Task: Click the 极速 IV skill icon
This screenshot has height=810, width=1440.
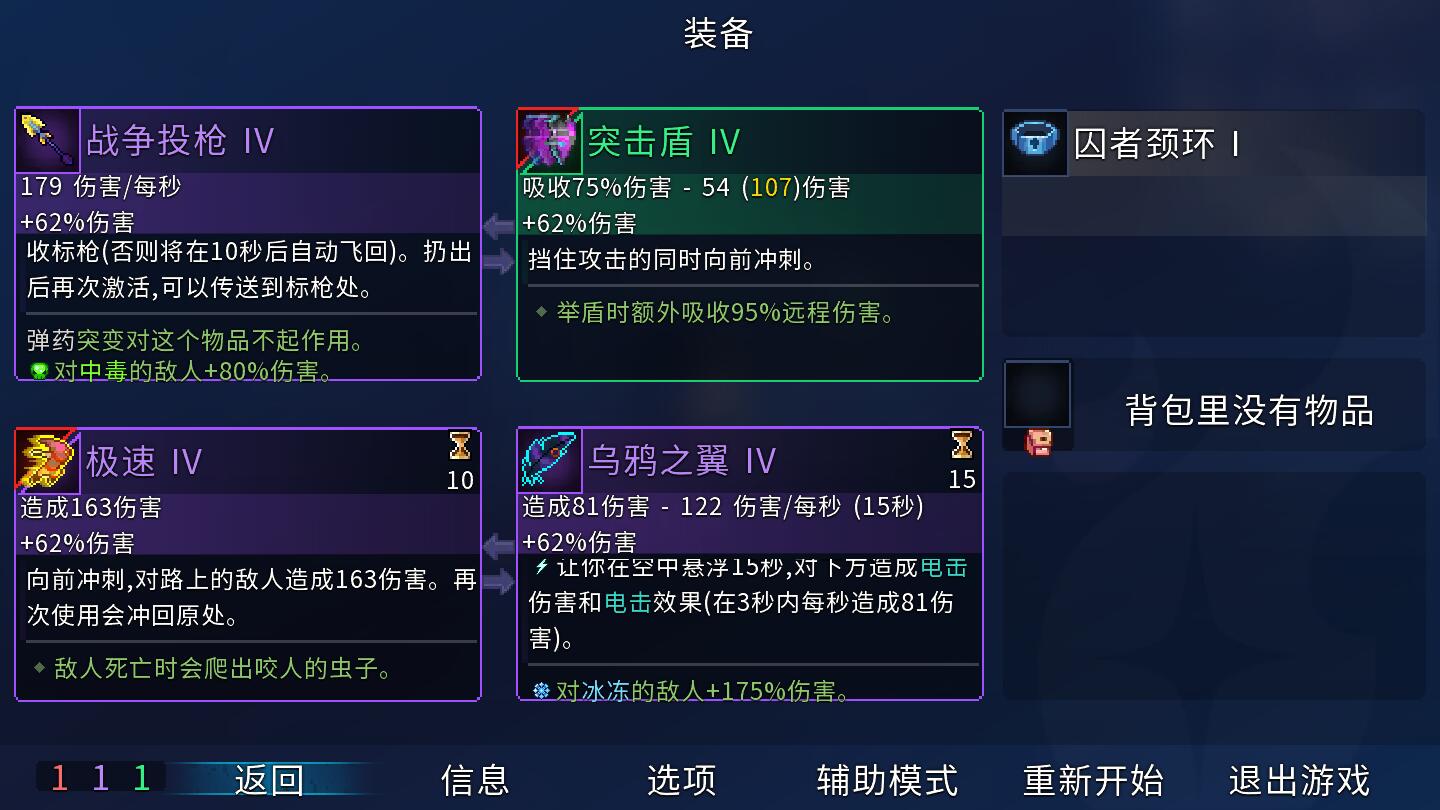Action: [47, 458]
